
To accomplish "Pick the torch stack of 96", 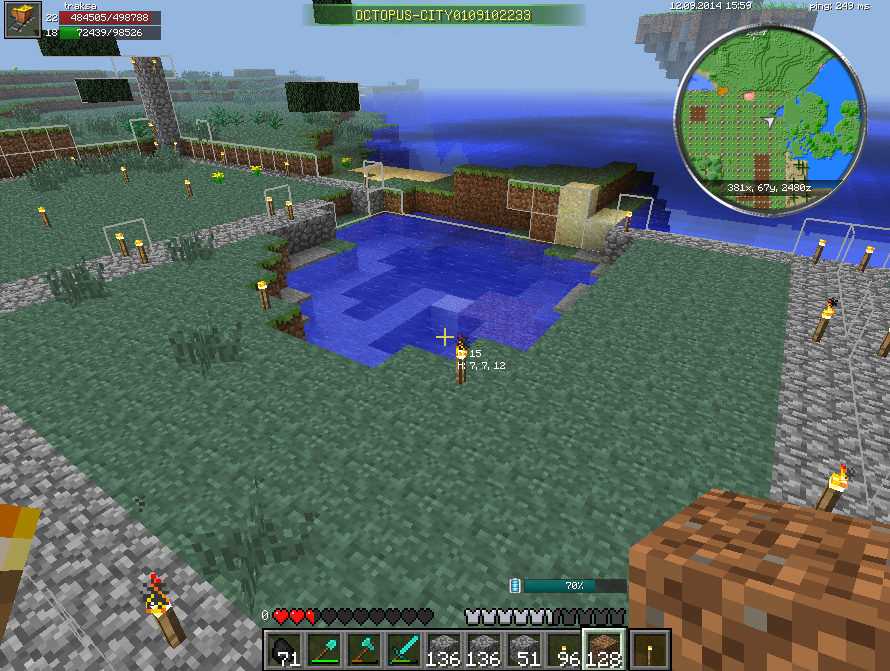I will pyautogui.click(x=564, y=649).
